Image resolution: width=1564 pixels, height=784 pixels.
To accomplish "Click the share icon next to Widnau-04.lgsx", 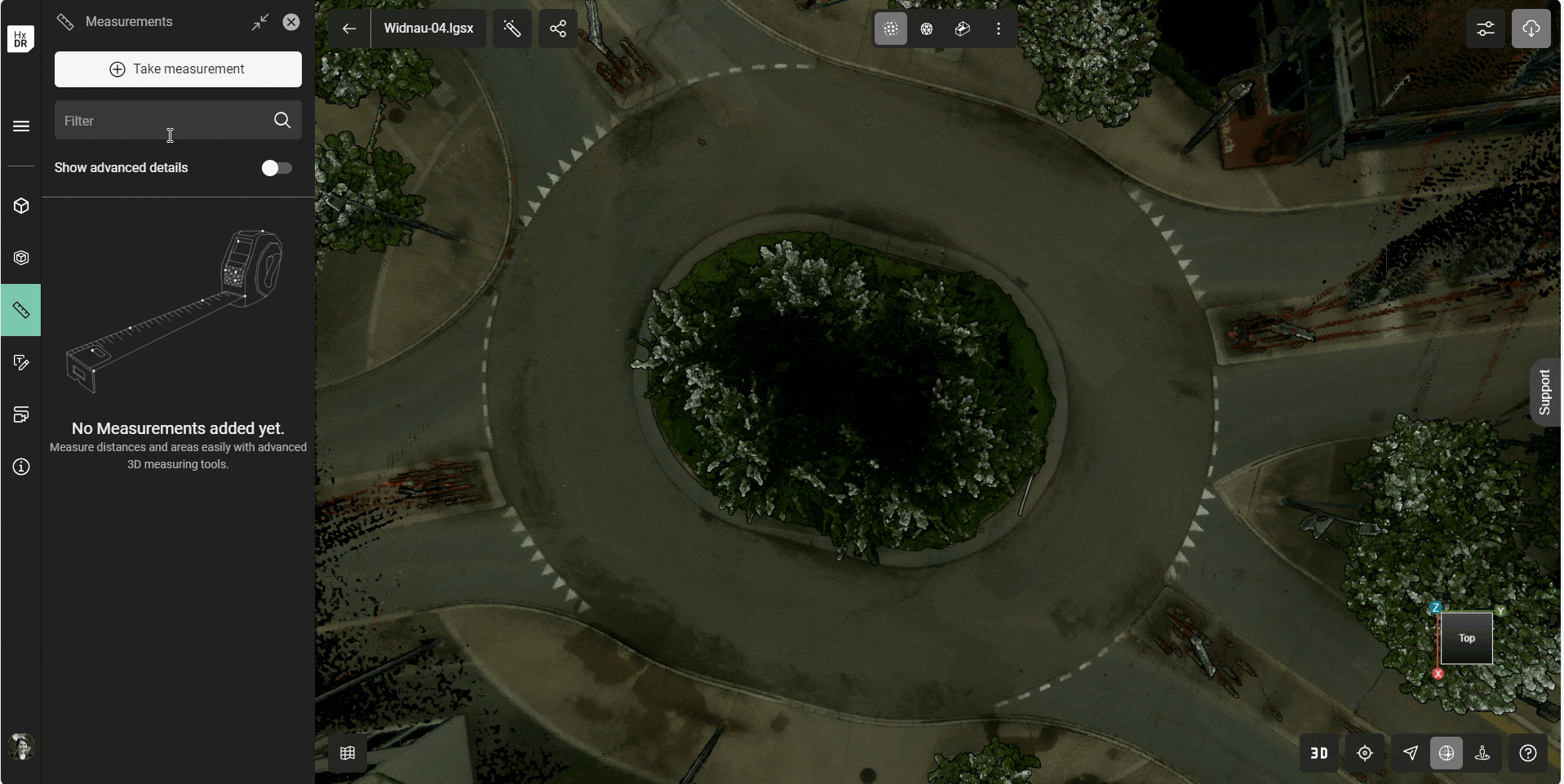I will click(x=558, y=29).
